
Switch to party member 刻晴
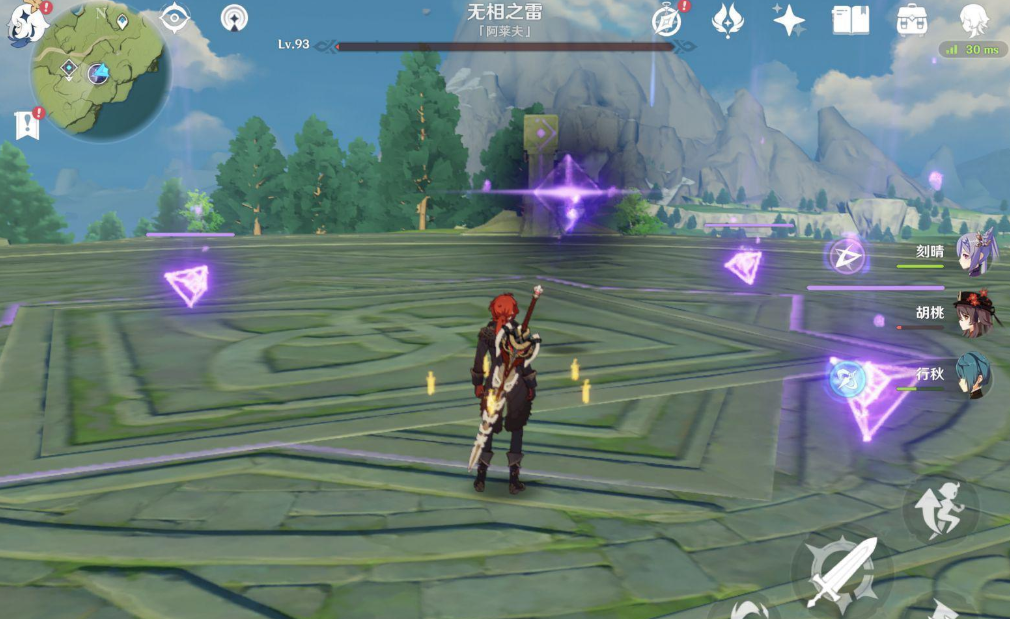pyautogui.click(x=970, y=255)
